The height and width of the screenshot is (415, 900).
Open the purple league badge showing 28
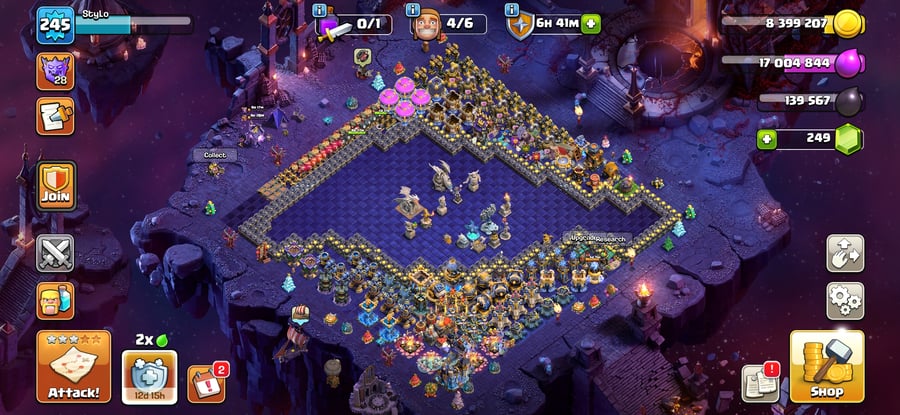55,72
